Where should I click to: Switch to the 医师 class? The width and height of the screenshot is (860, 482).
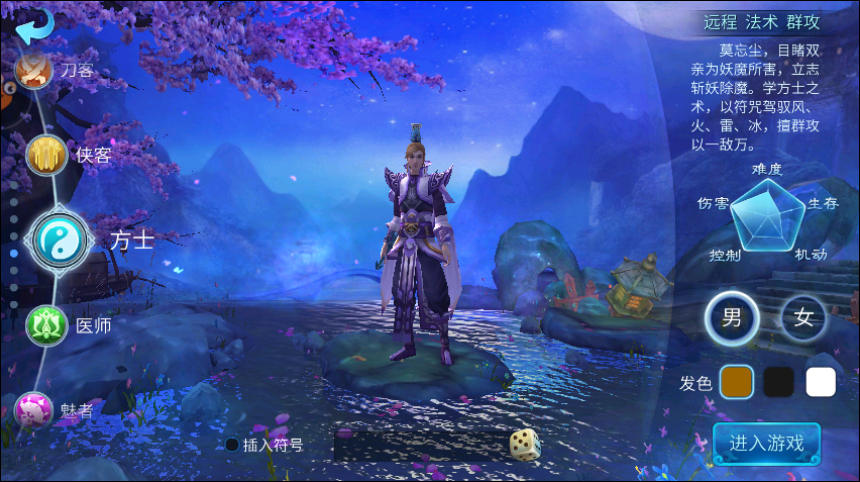tap(45, 325)
